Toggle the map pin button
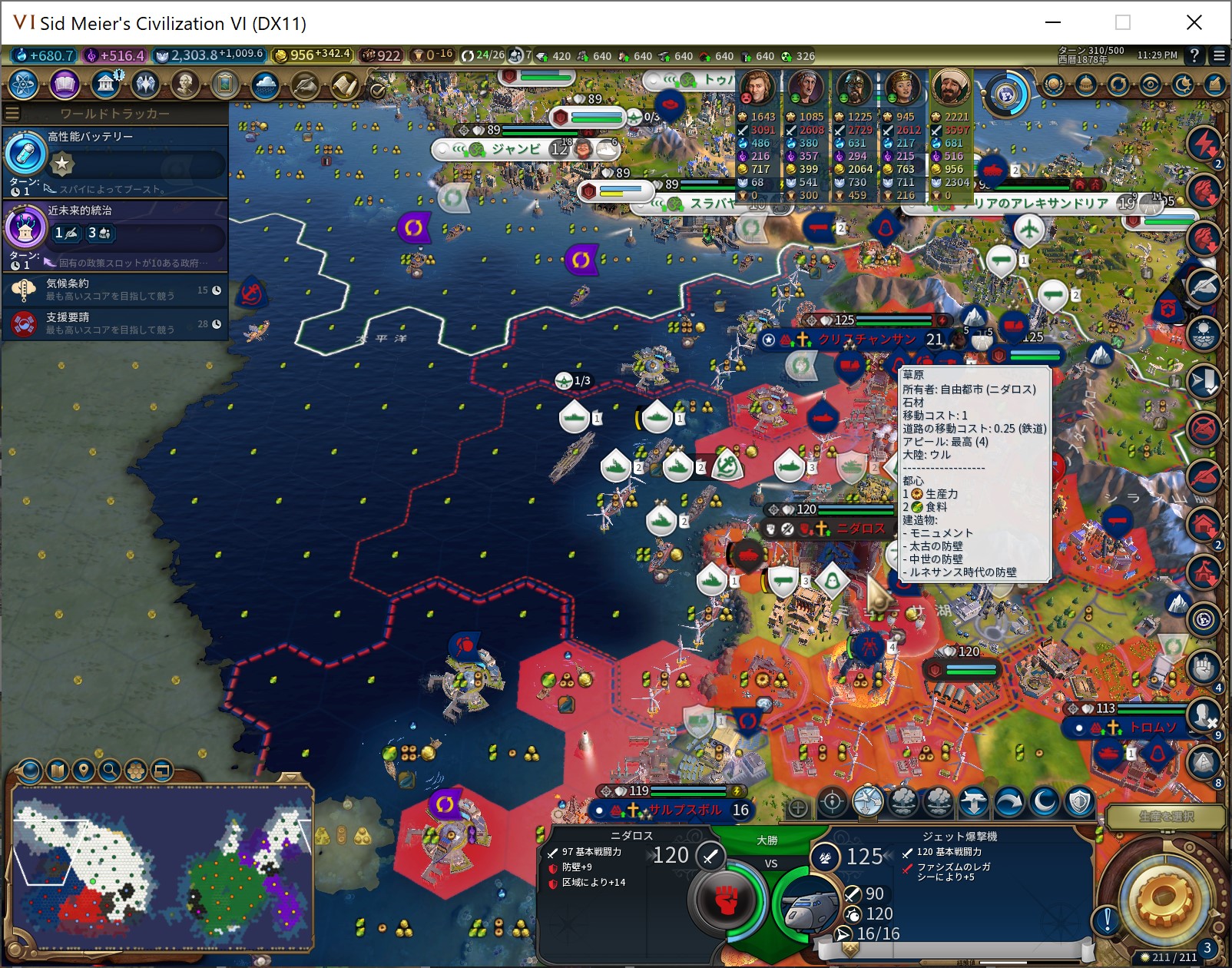Viewport: 1232px width, 968px height. pyautogui.click(x=84, y=770)
